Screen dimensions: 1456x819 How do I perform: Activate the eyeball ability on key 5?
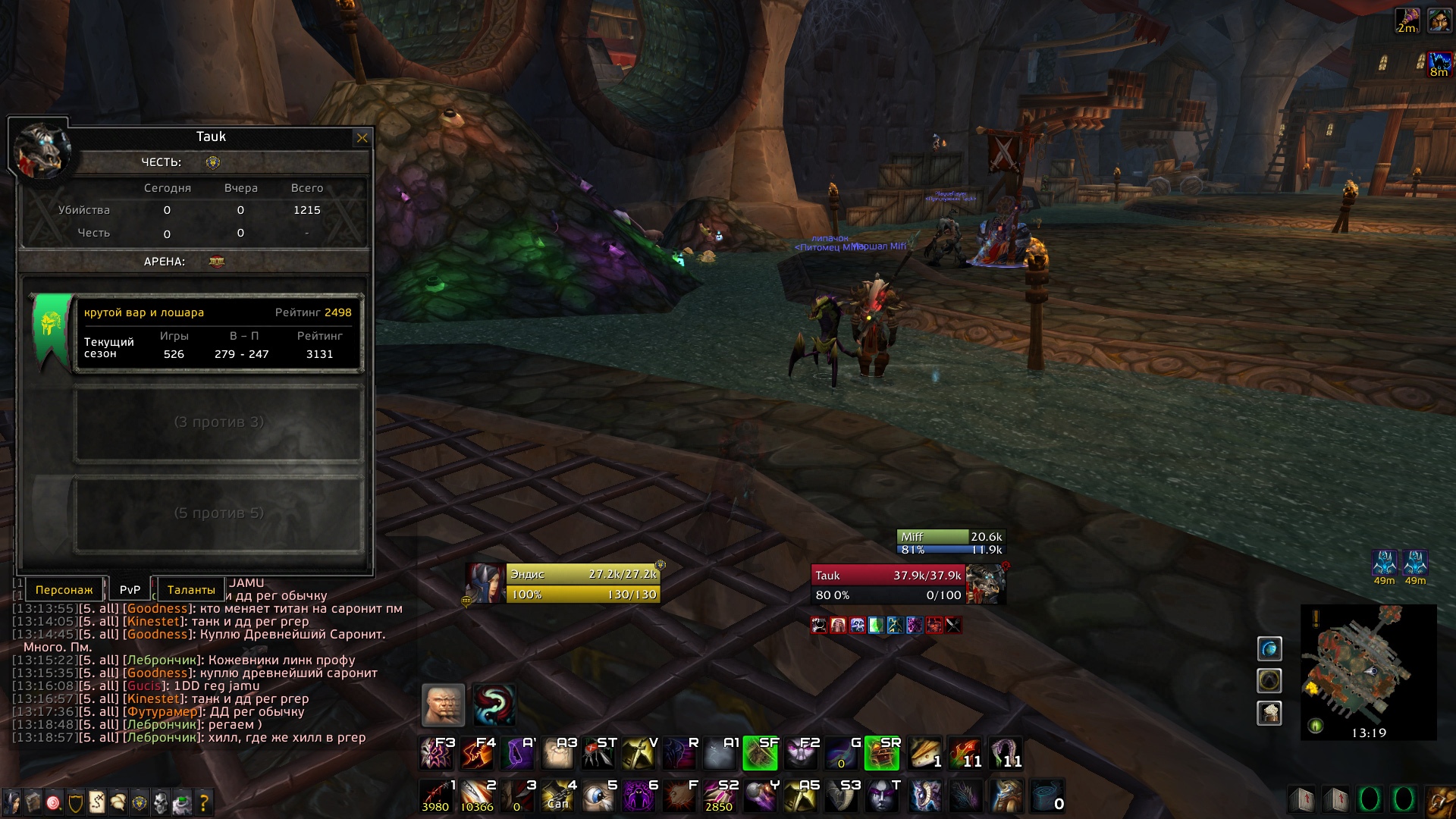(x=599, y=796)
